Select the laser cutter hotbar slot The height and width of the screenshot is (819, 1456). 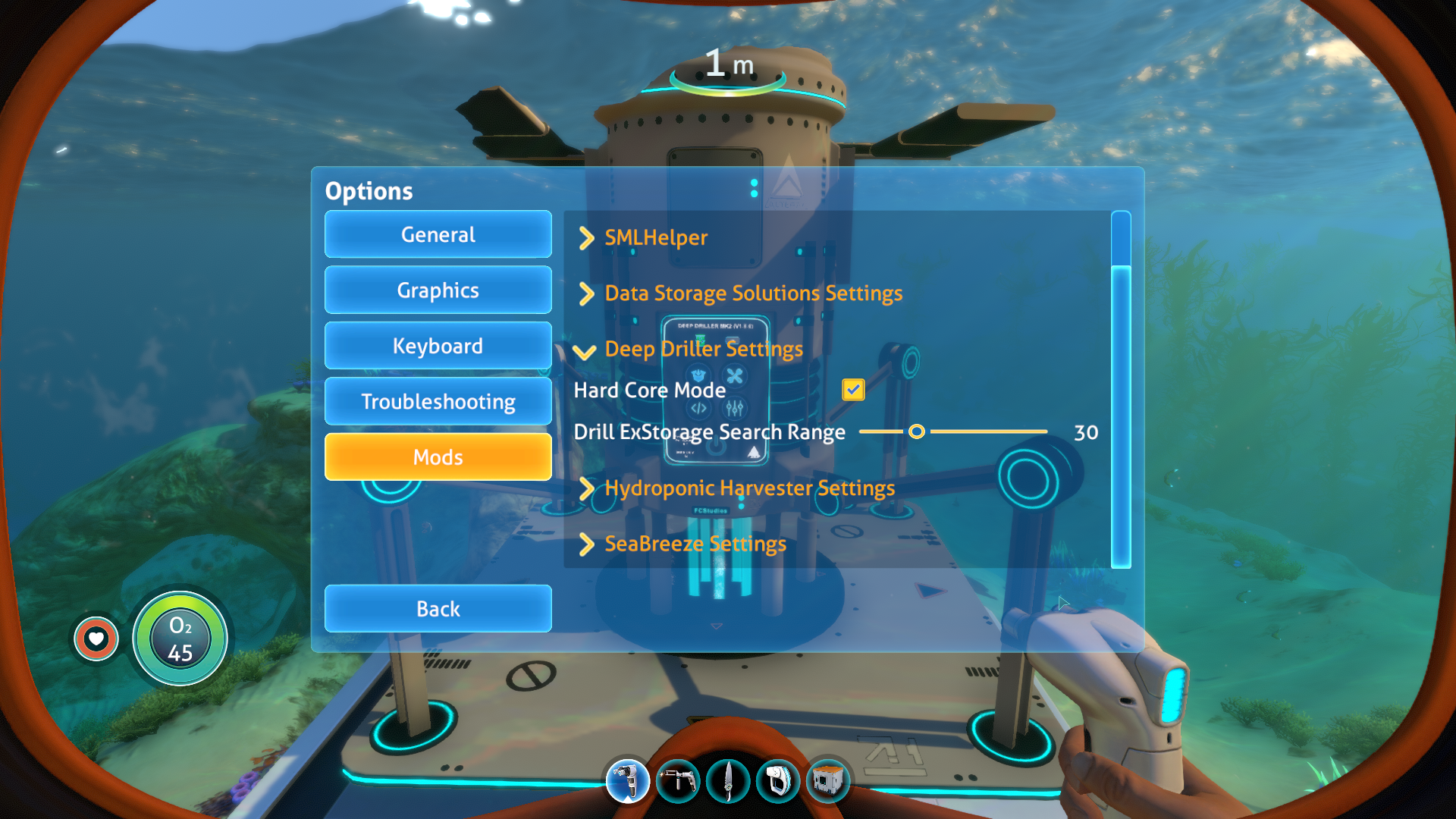[678, 780]
